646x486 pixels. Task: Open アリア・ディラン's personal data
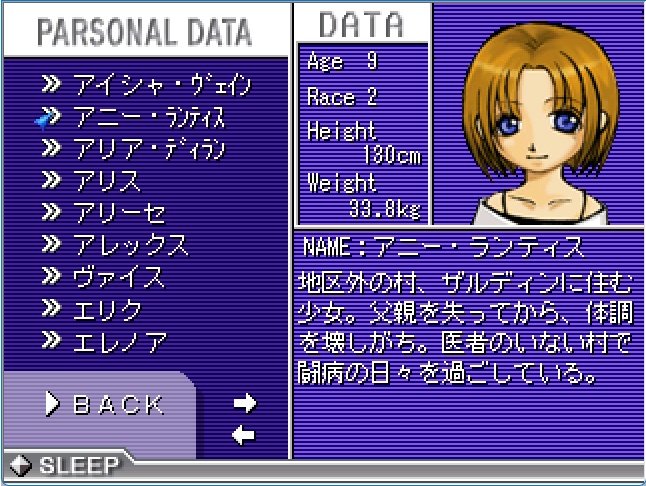tap(148, 150)
